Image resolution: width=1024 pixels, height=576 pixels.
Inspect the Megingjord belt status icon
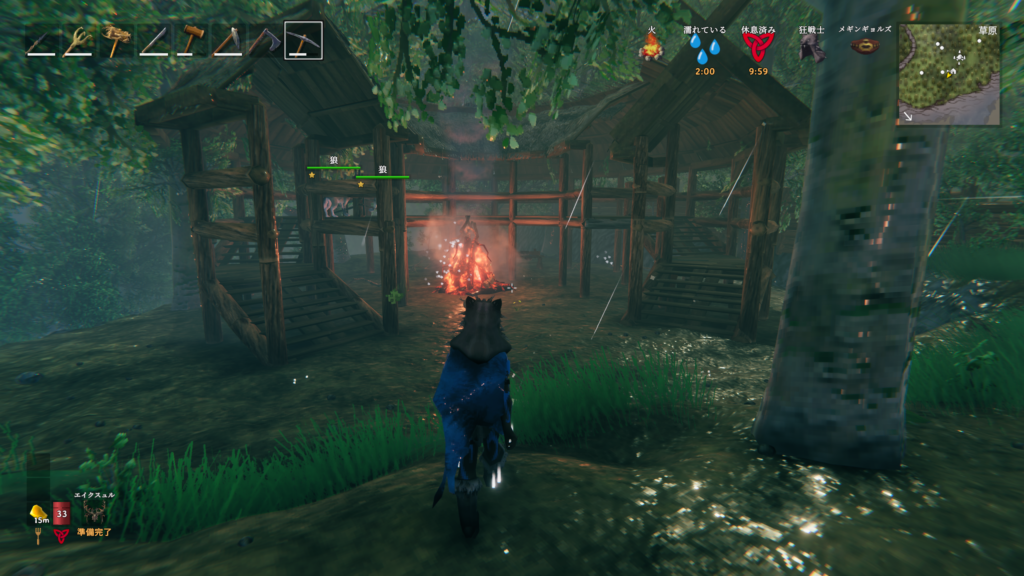pos(864,47)
